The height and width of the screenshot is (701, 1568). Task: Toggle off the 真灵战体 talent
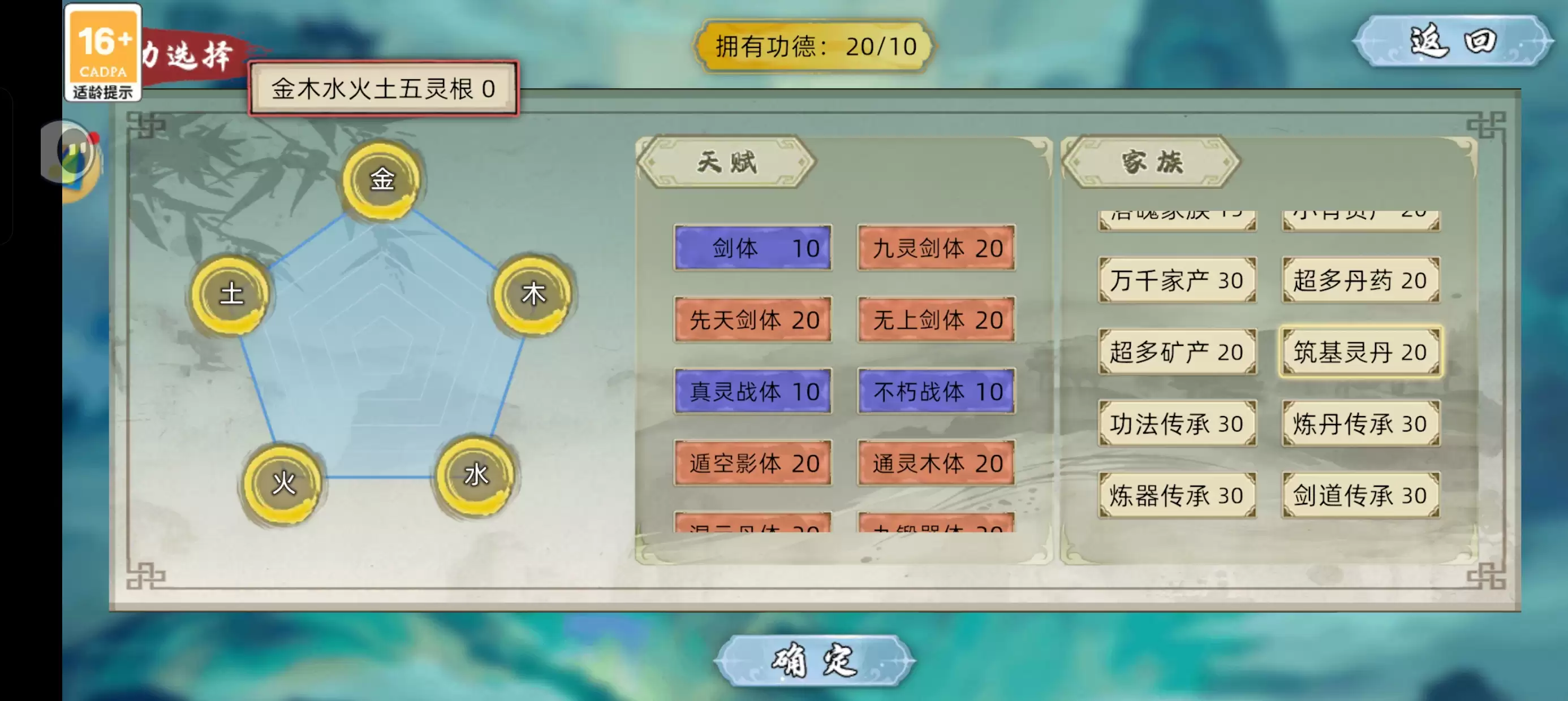[x=753, y=391]
